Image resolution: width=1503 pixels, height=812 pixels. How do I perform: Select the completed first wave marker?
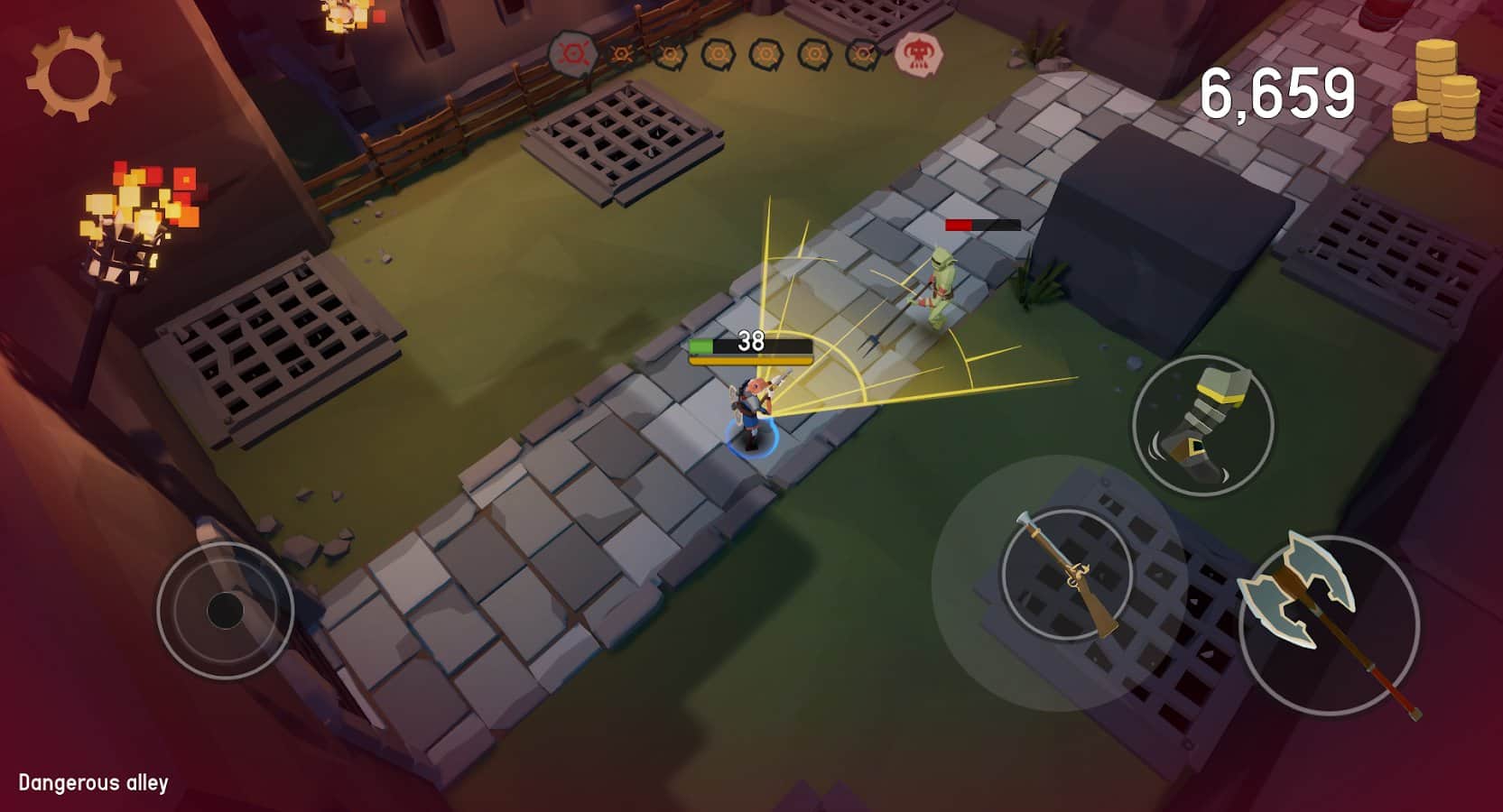point(570,51)
